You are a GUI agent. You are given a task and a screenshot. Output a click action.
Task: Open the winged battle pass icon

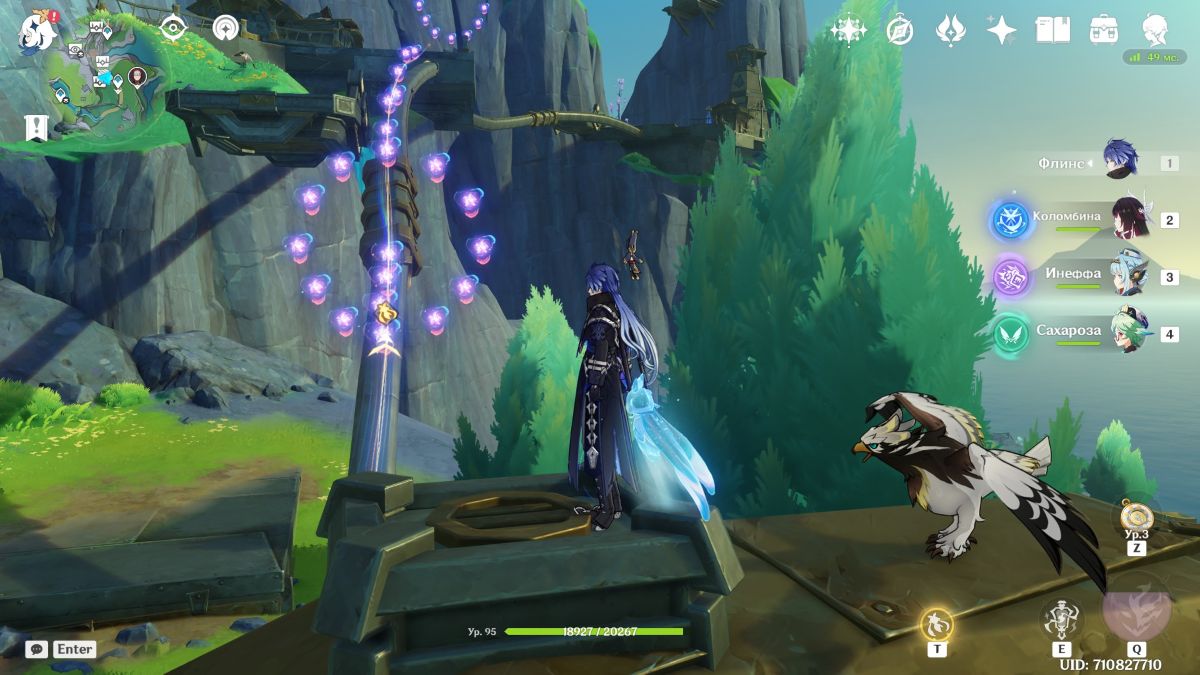pyautogui.click(x=950, y=31)
